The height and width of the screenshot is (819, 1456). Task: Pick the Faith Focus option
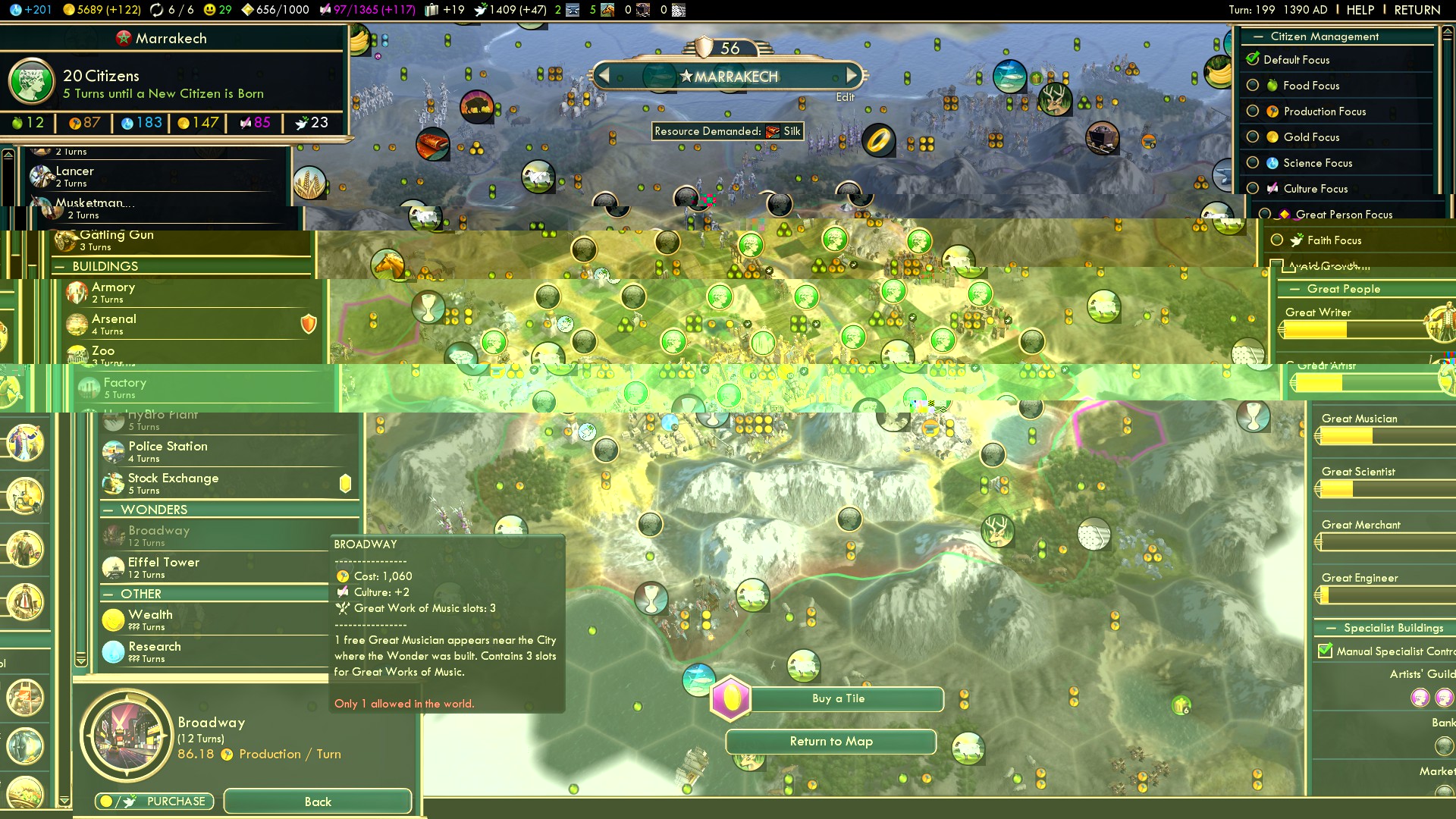(x=1277, y=240)
